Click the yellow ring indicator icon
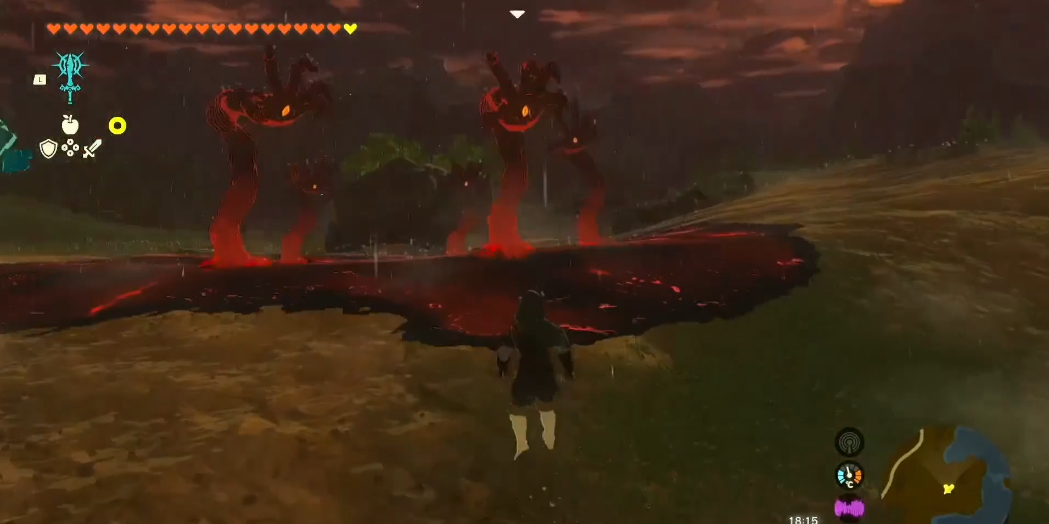Image resolution: width=1049 pixels, height=524 pixels. (117, 126)
